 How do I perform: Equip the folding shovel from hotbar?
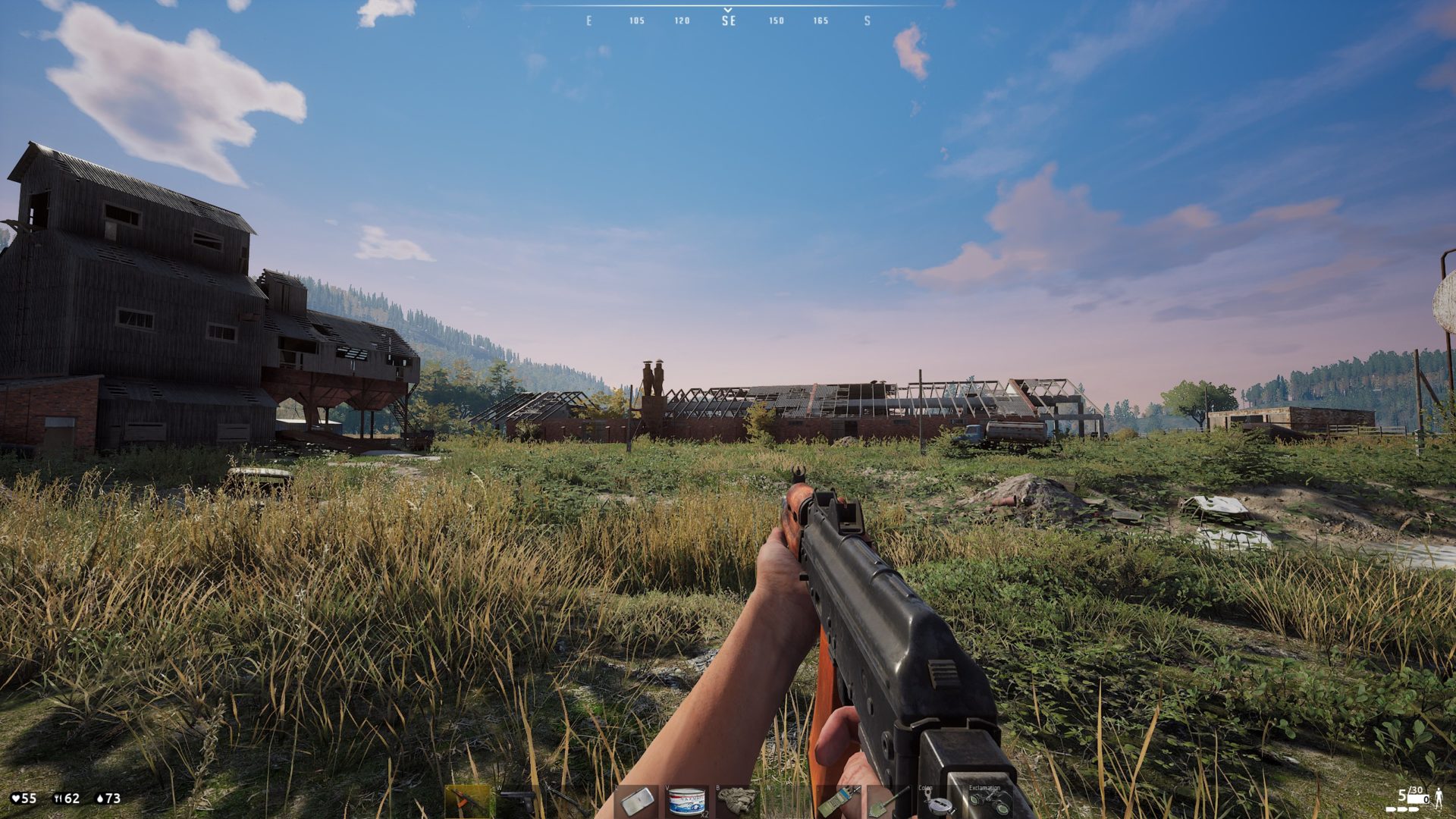(887, 802)
